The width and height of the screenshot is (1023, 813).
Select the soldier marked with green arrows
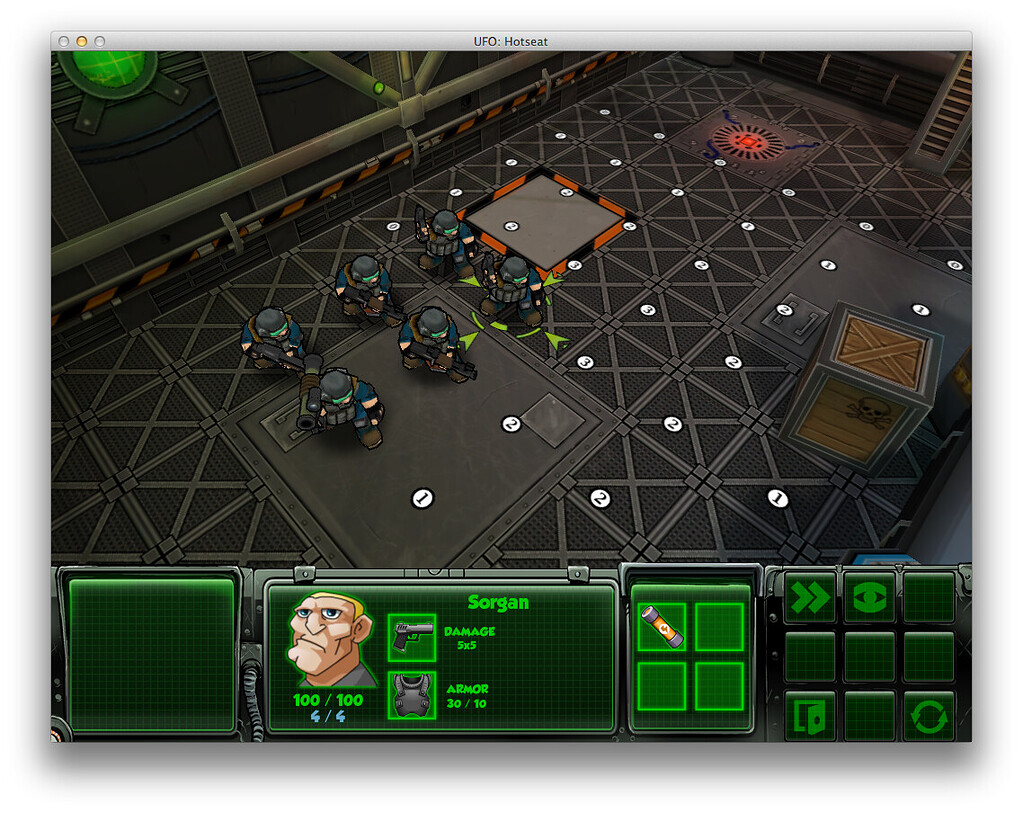[512, 288]
